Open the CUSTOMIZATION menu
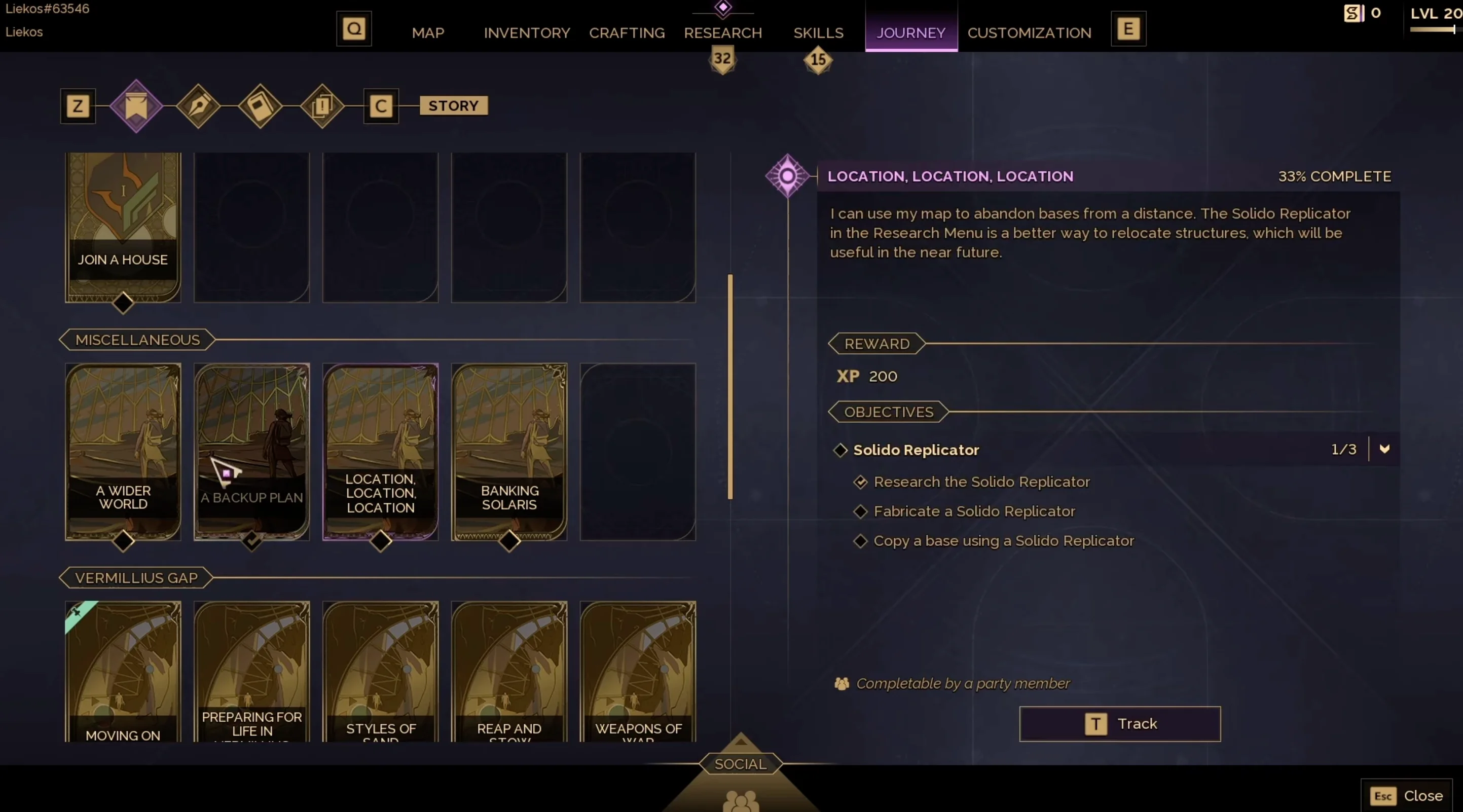 point(1029,33)
